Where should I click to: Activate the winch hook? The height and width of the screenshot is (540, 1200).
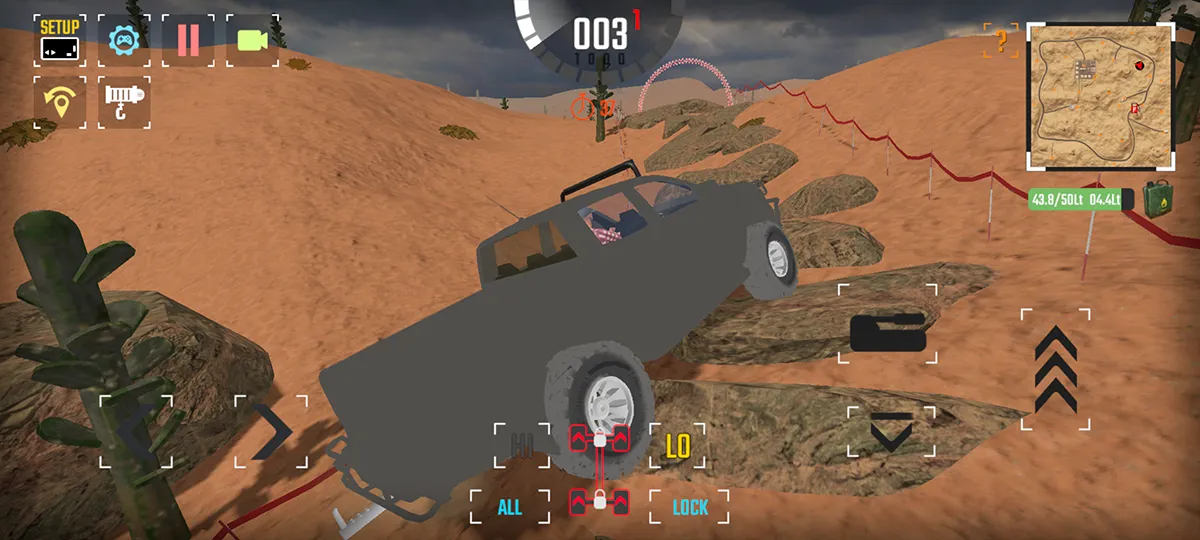coord(124,103)
